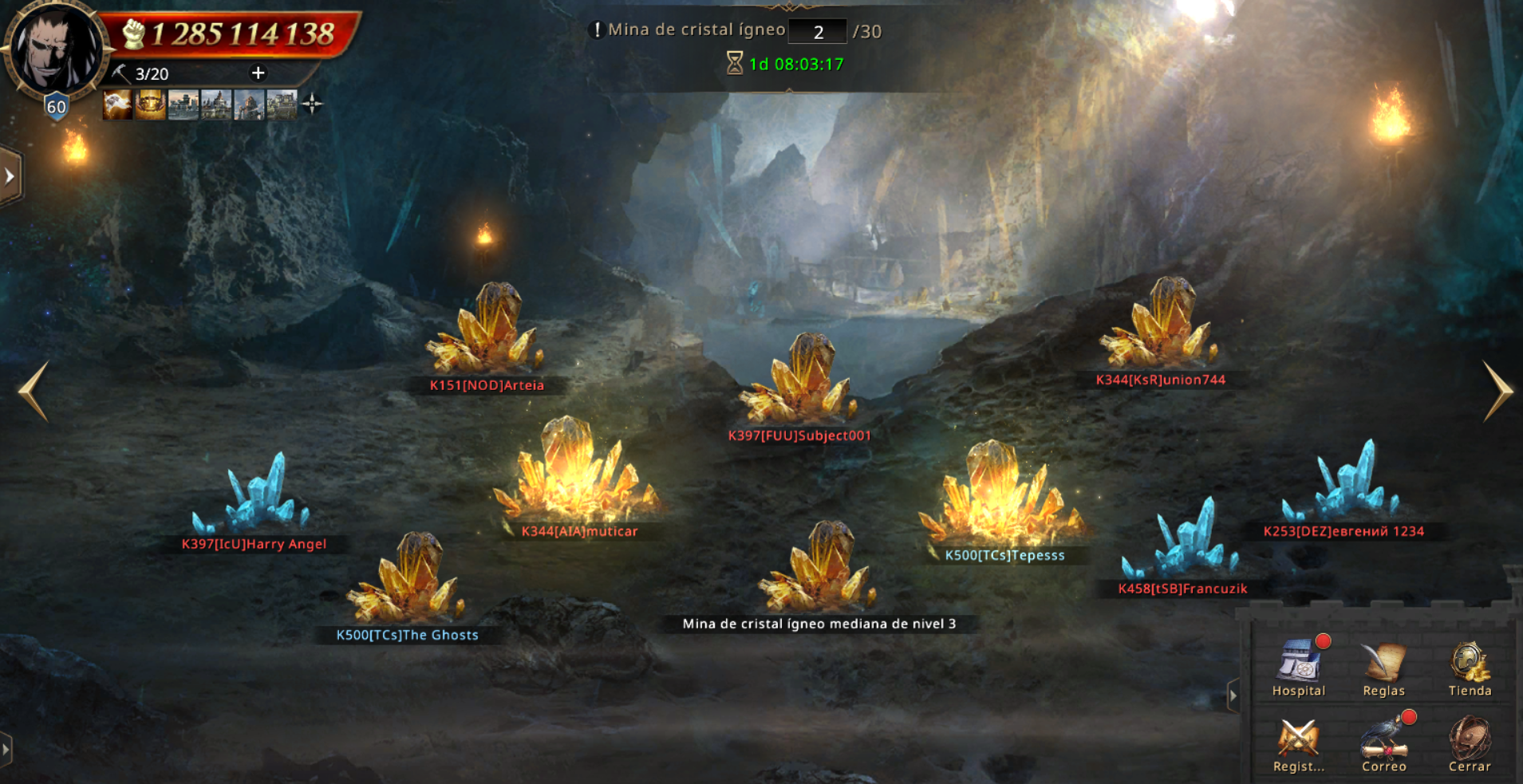Go to the next mine page
Screen dimensions: 1523x784
click(x=1497, y=390)
